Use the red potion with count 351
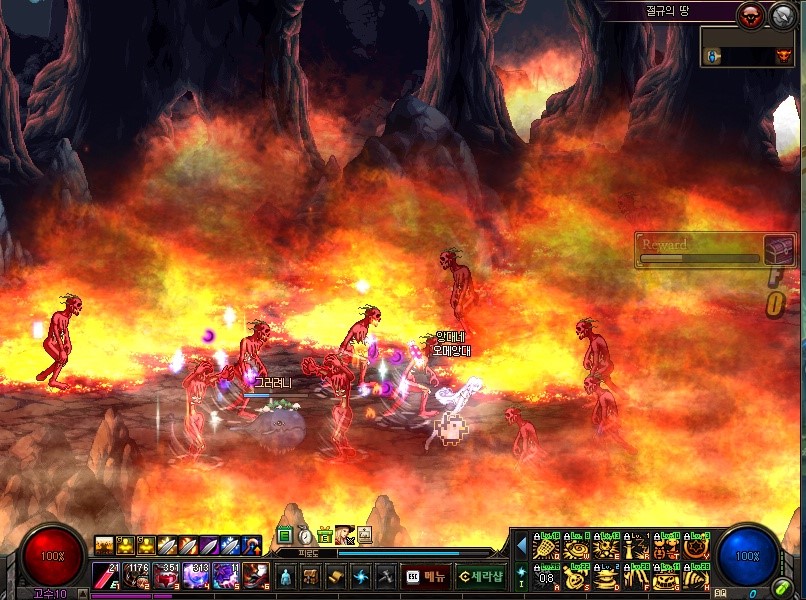Viewport: 806px width, 600px height. pos(166,576)
